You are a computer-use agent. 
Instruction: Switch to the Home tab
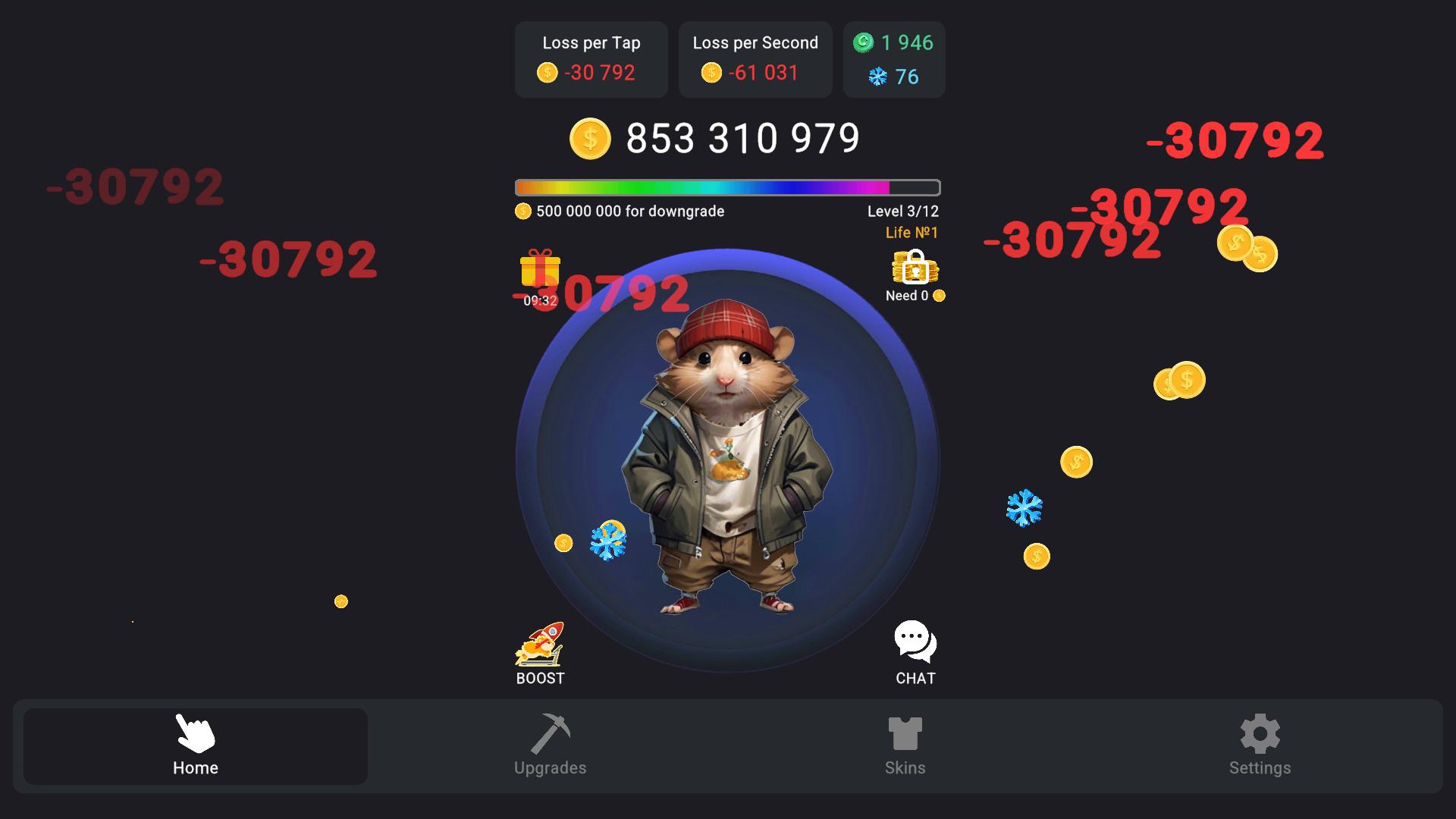(194, 747)
